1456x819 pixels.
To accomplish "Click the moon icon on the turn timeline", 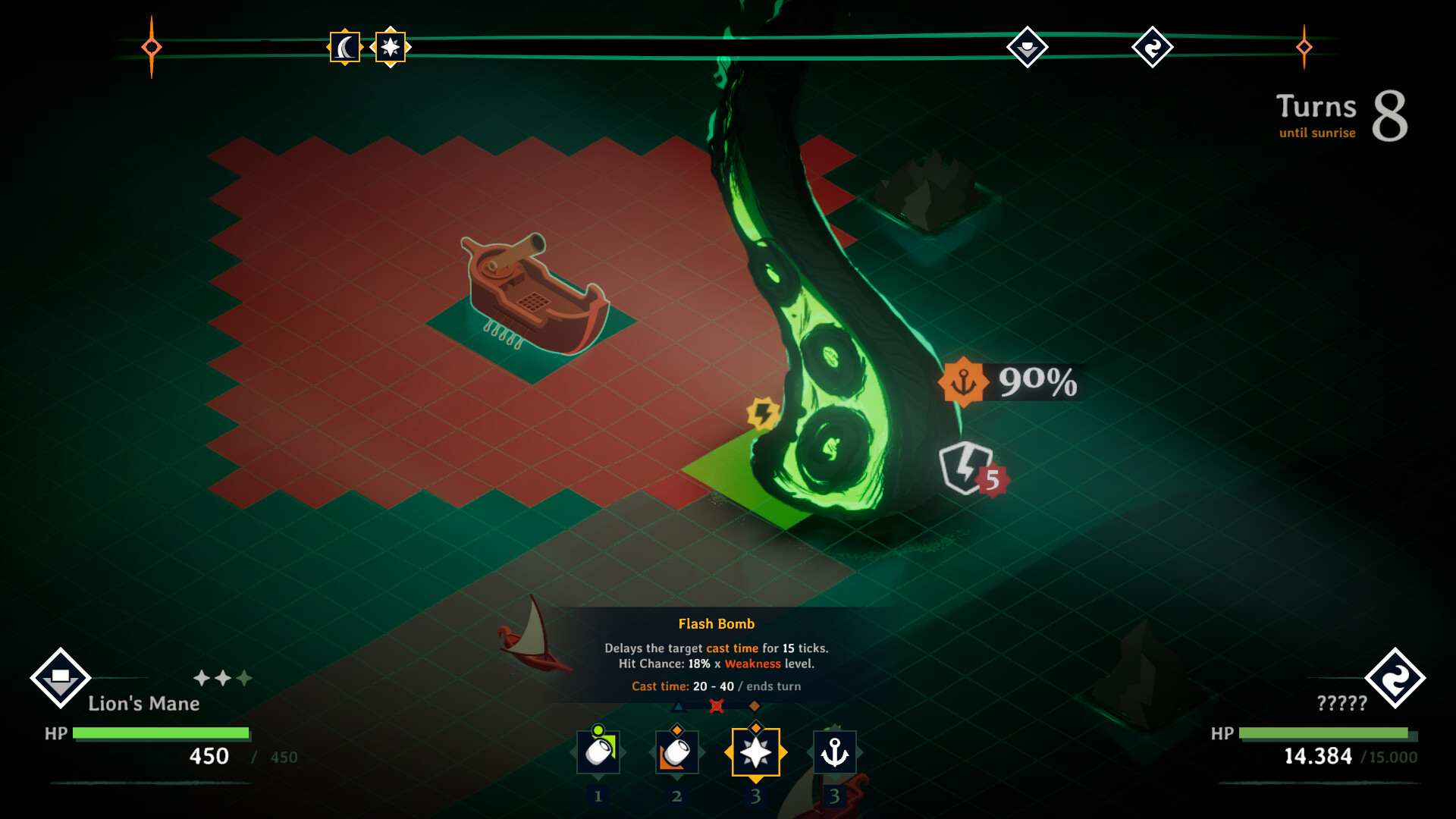I will [x=344, y=48].
